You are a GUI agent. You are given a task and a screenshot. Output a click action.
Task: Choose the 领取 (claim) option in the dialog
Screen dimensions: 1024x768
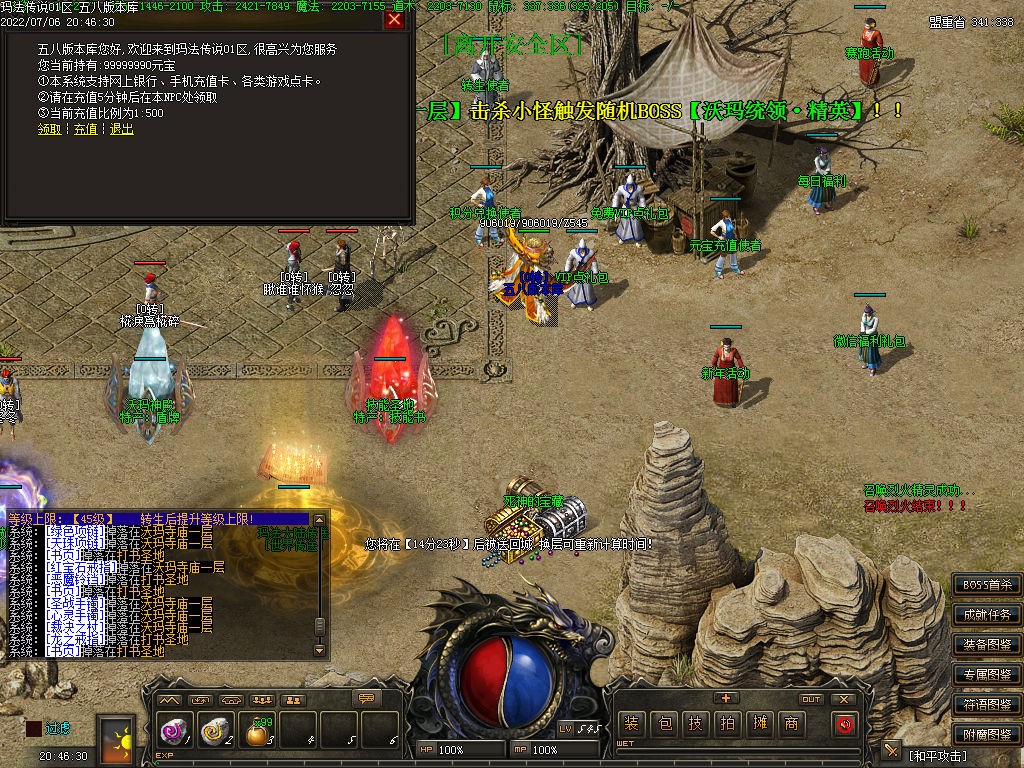tap(49, 129)
